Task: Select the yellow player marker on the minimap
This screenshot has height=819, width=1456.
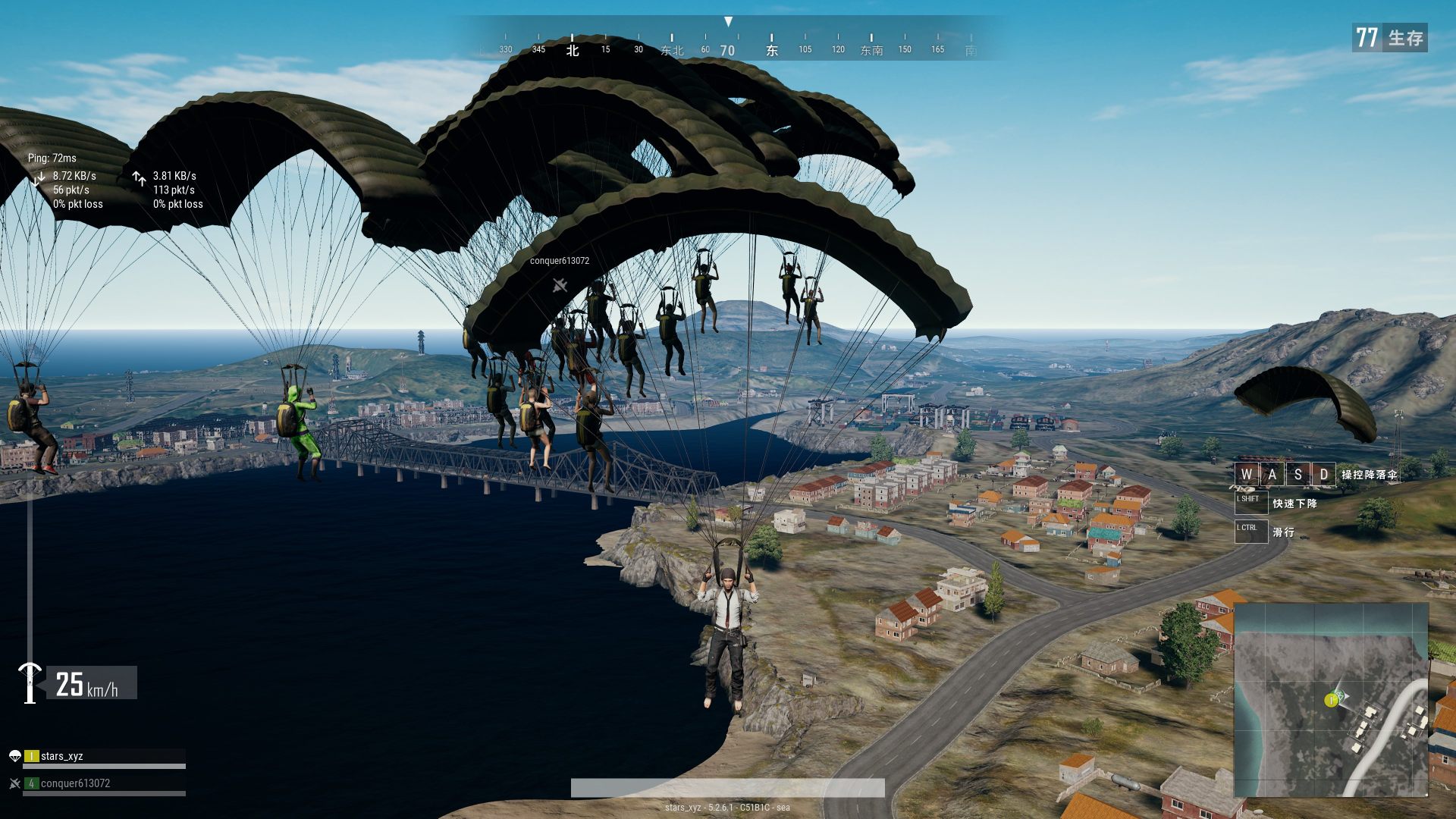Action: pos(1331,700)
